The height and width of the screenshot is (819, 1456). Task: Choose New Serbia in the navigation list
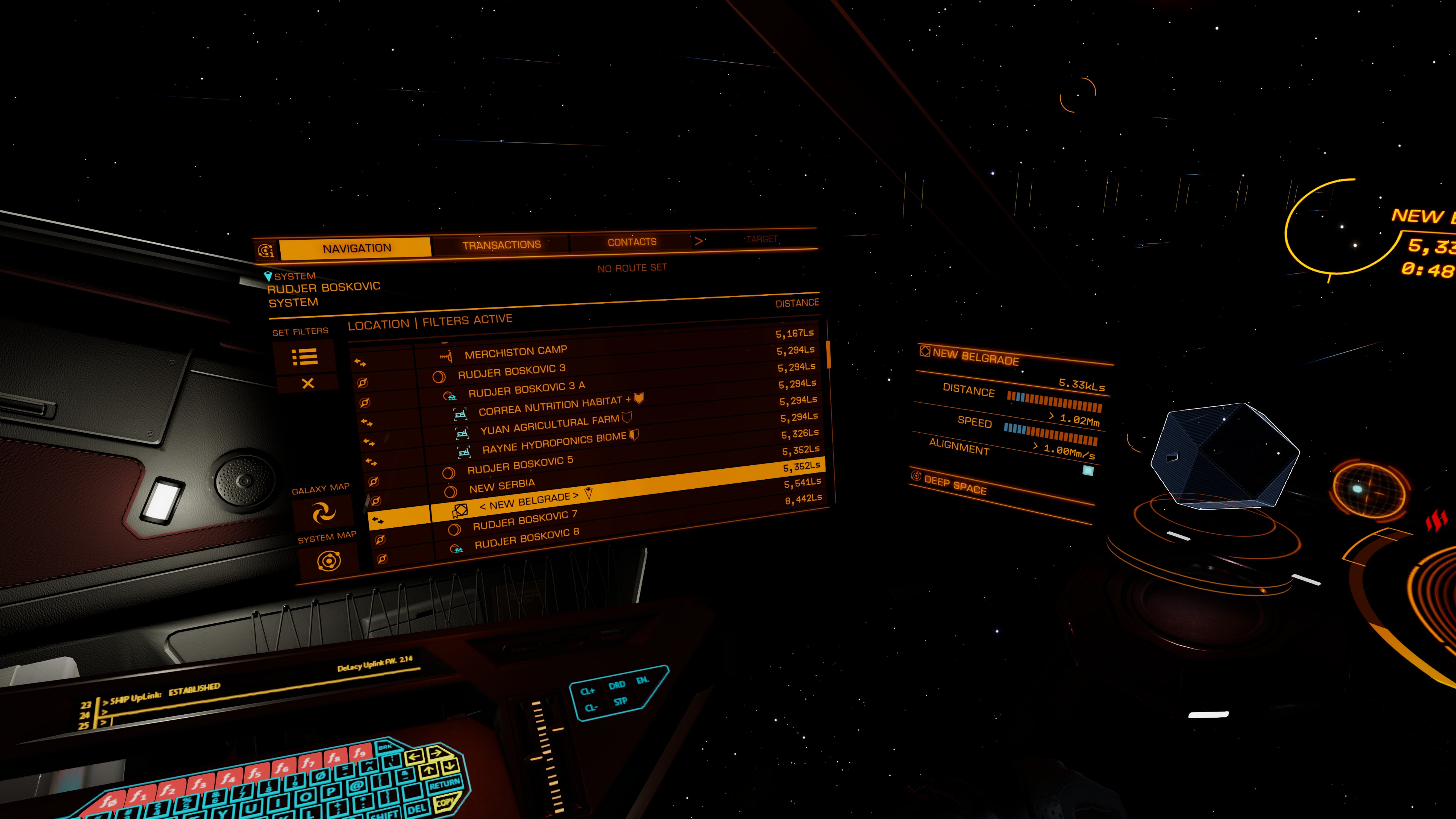point(502,485)
